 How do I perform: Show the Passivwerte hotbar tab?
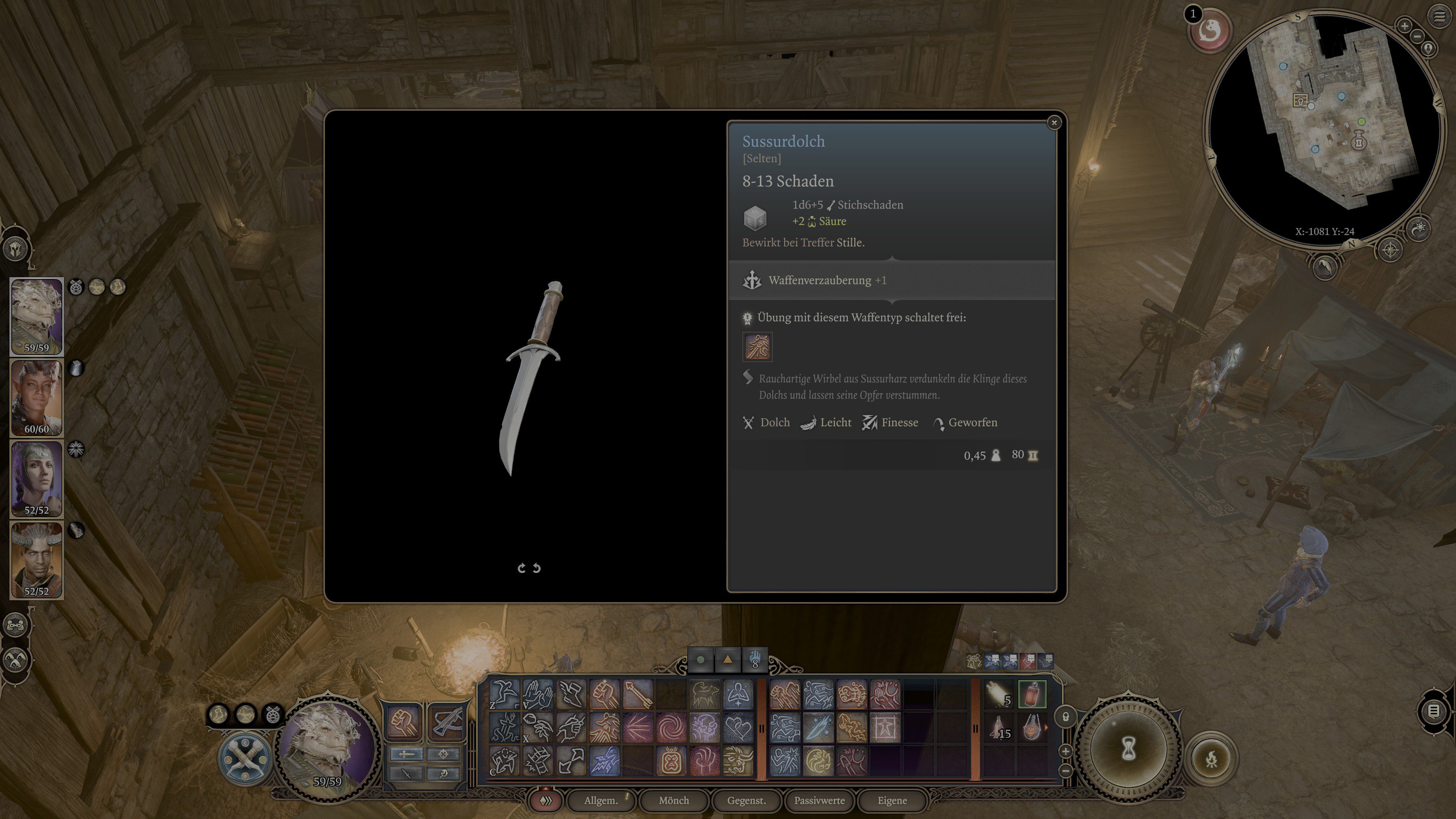(x=819, y=800)
